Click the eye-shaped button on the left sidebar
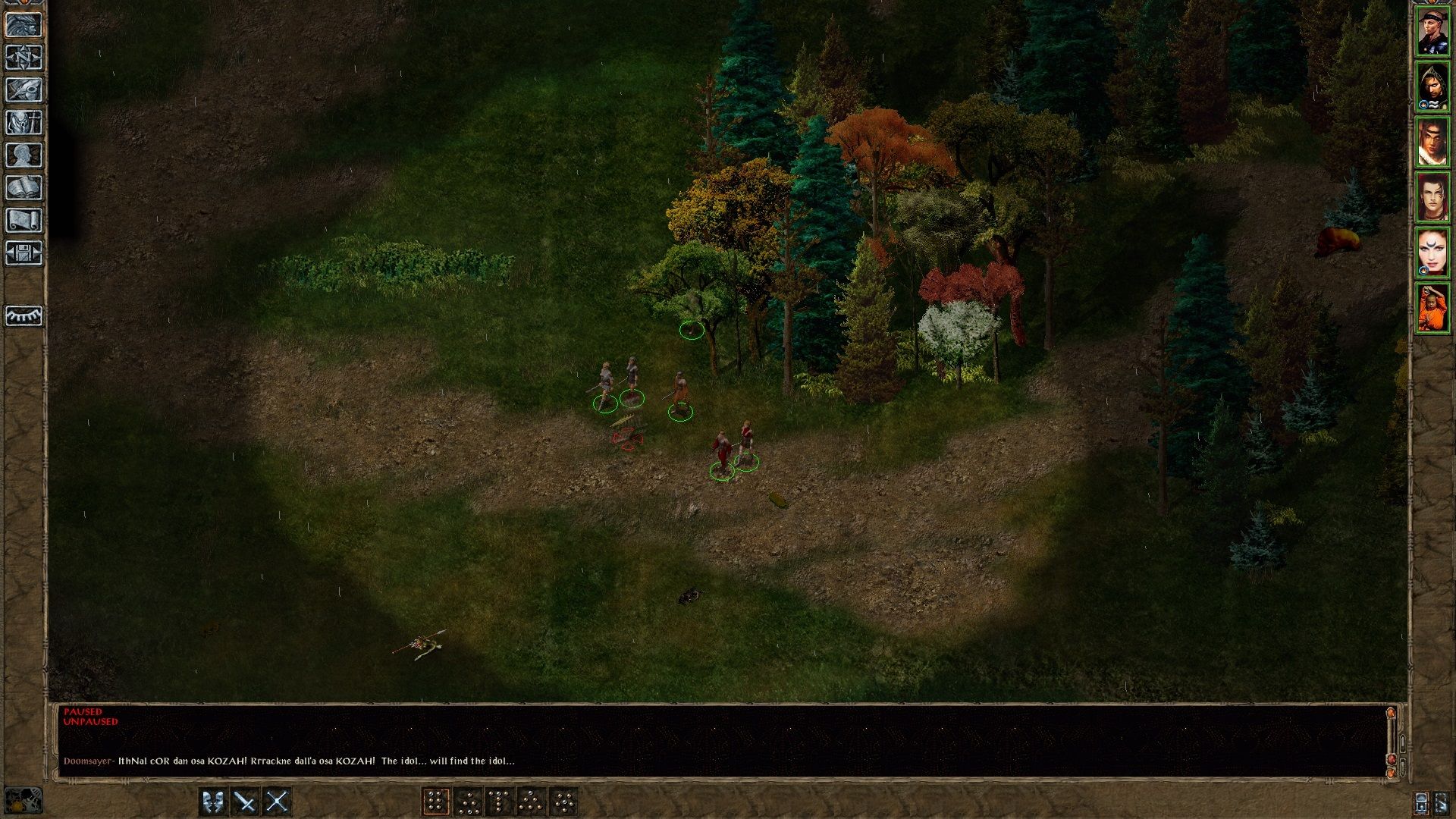This screenshot has width=1456, height=819. [24, 315]
